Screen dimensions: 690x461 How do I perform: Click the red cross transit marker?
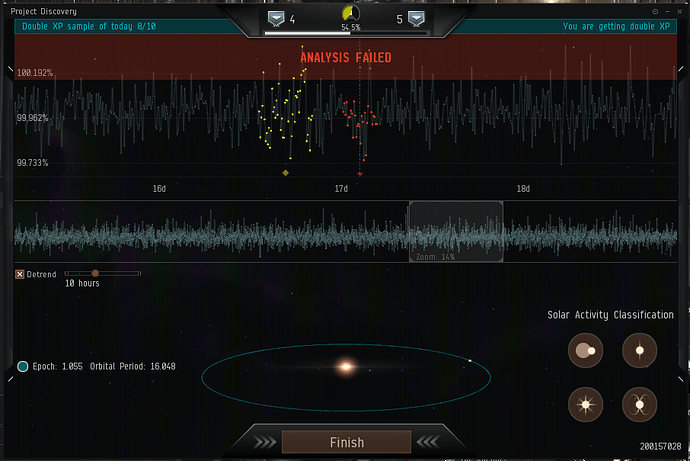click(x=360, y=173)
